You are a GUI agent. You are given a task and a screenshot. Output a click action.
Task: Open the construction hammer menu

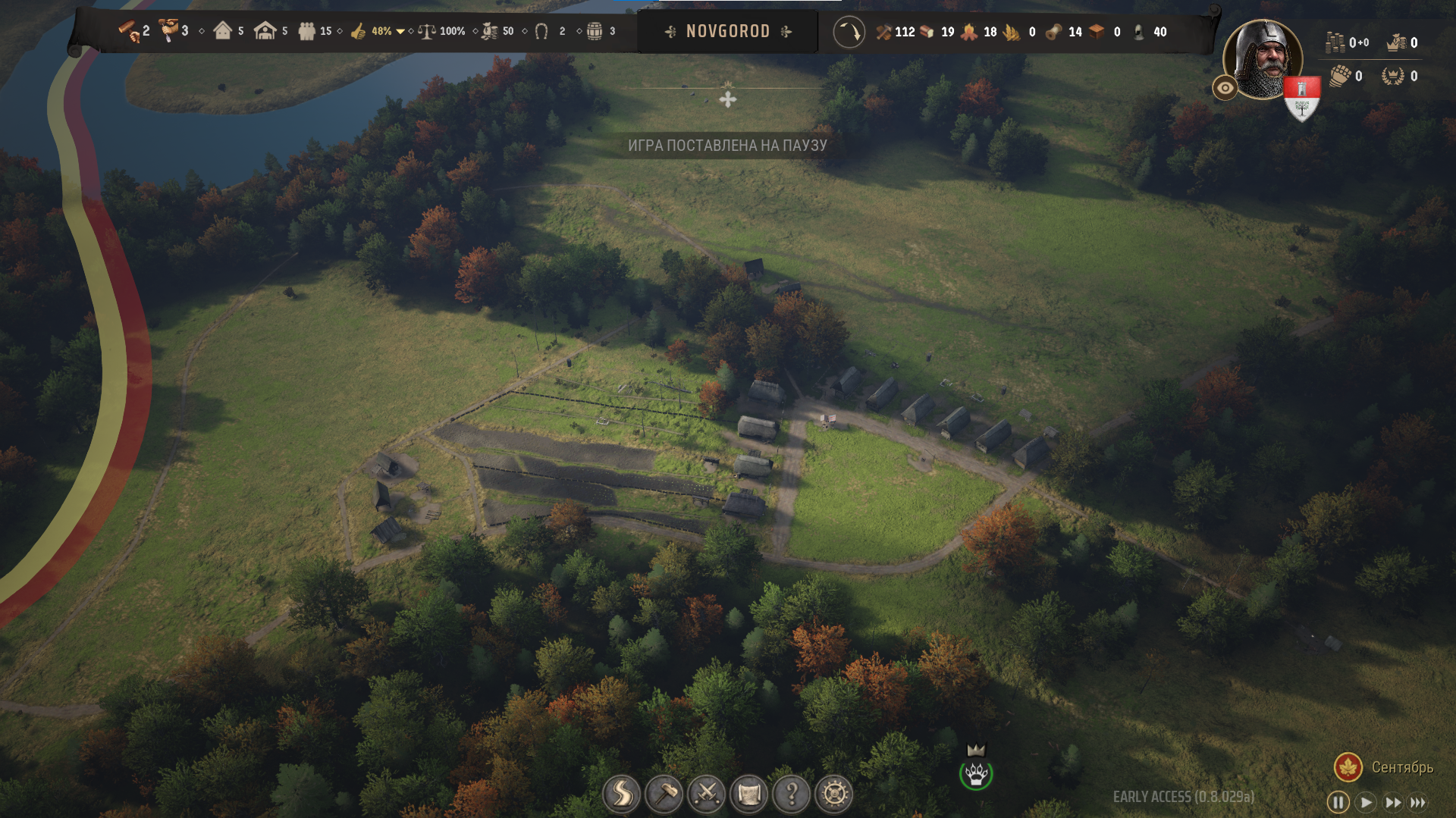[x=664, y=794]
